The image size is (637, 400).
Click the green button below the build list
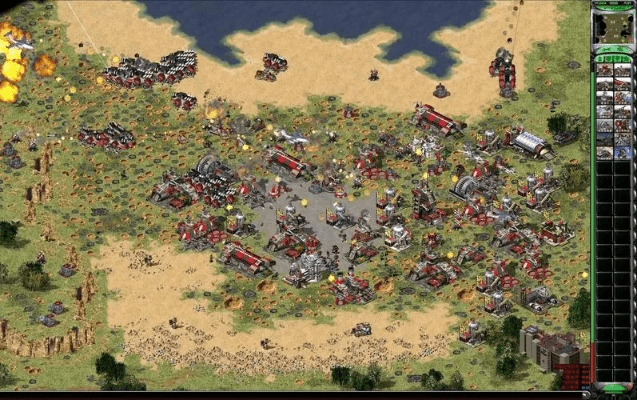[612, 387]
